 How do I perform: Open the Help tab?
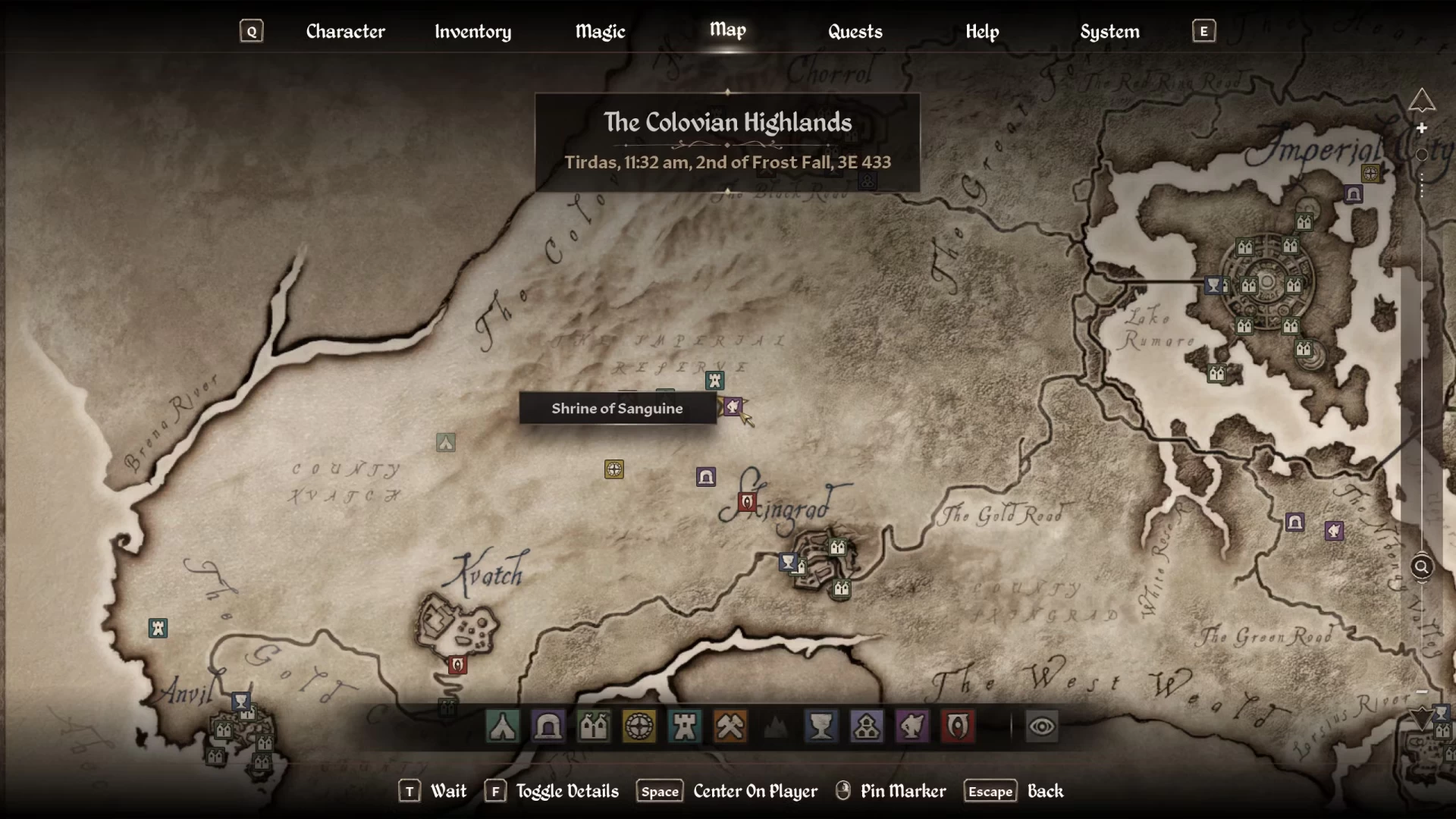(982, 31)
